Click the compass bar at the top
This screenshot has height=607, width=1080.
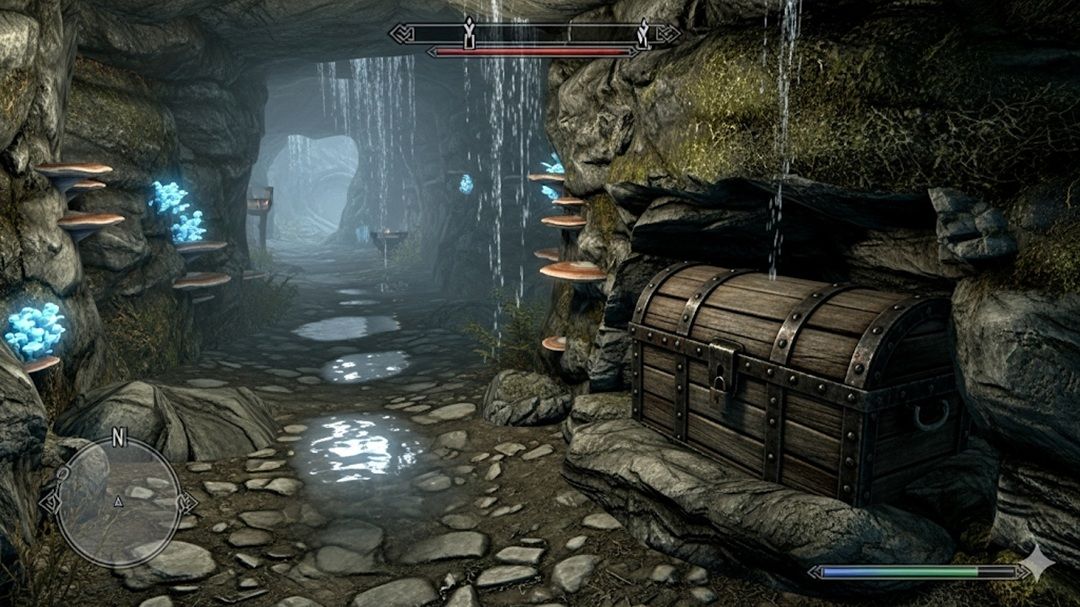[x=534, y=33]
